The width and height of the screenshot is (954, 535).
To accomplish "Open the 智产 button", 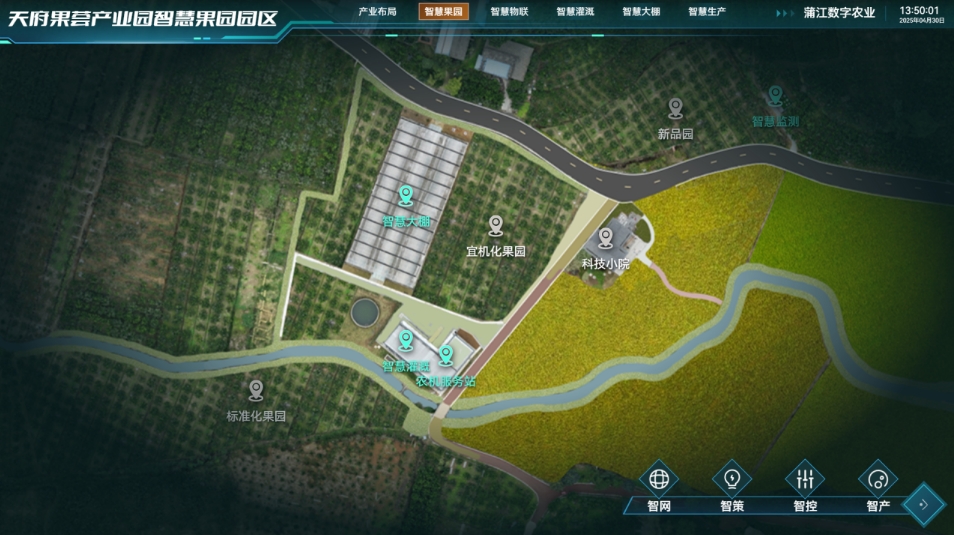I will coord(878,478).
